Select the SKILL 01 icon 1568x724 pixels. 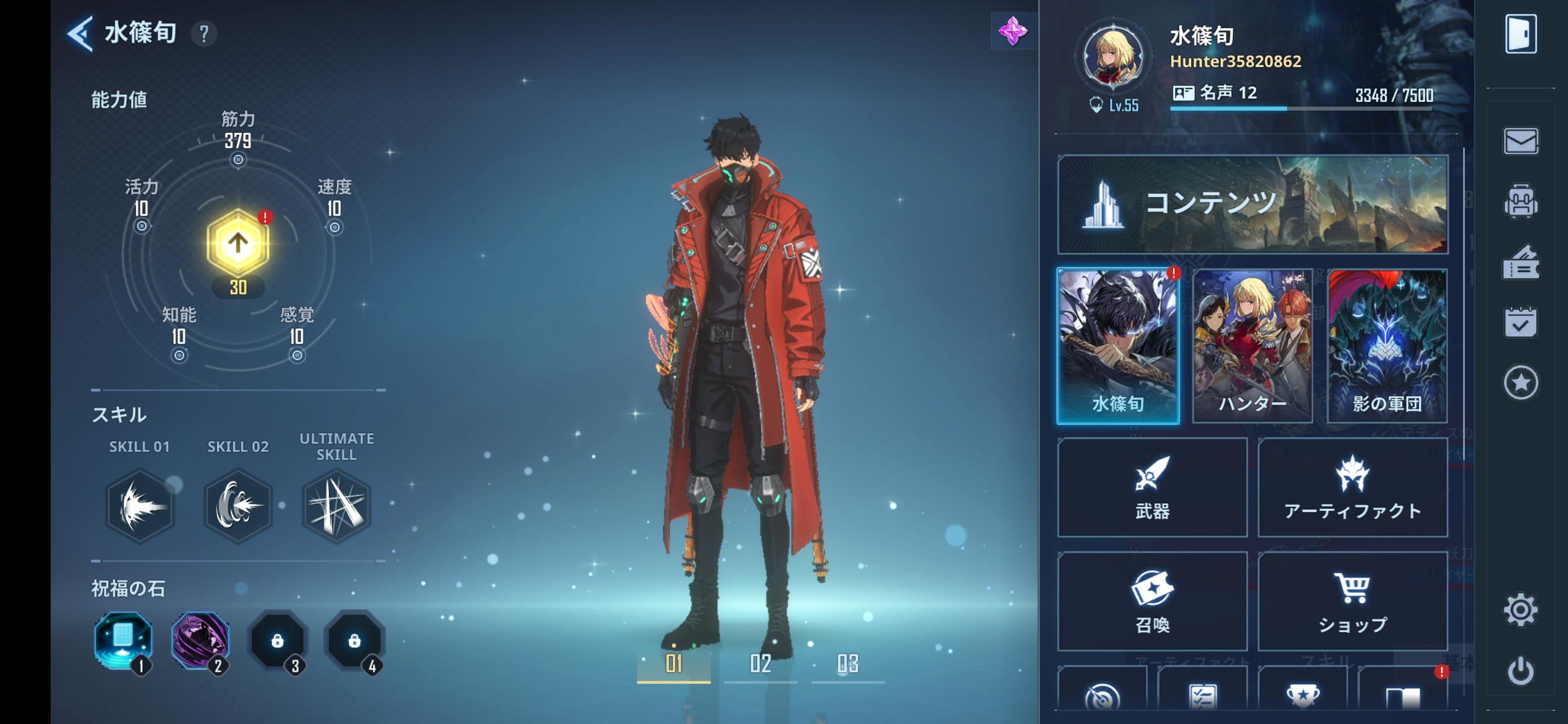pos(139,505)
